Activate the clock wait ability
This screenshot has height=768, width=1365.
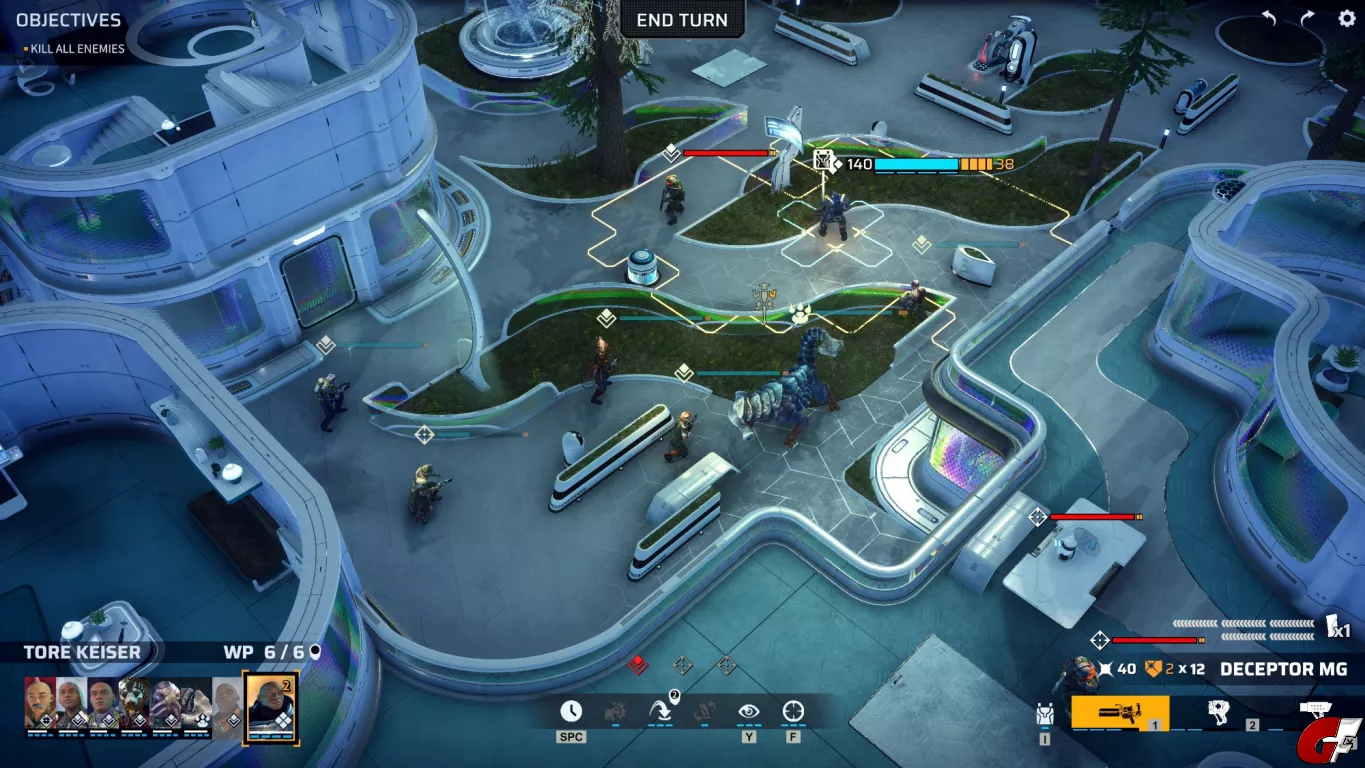click(x=570, y=711)
